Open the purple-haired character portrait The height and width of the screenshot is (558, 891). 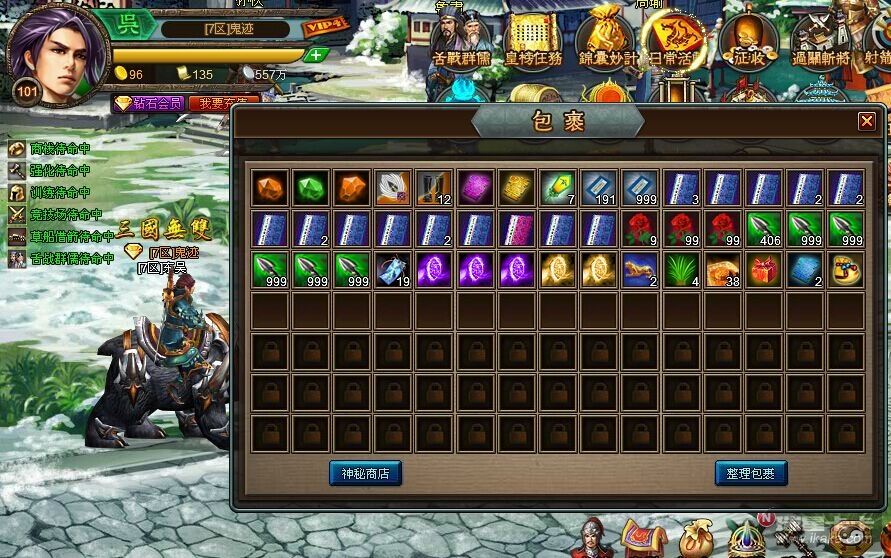[x=57, y=50]
